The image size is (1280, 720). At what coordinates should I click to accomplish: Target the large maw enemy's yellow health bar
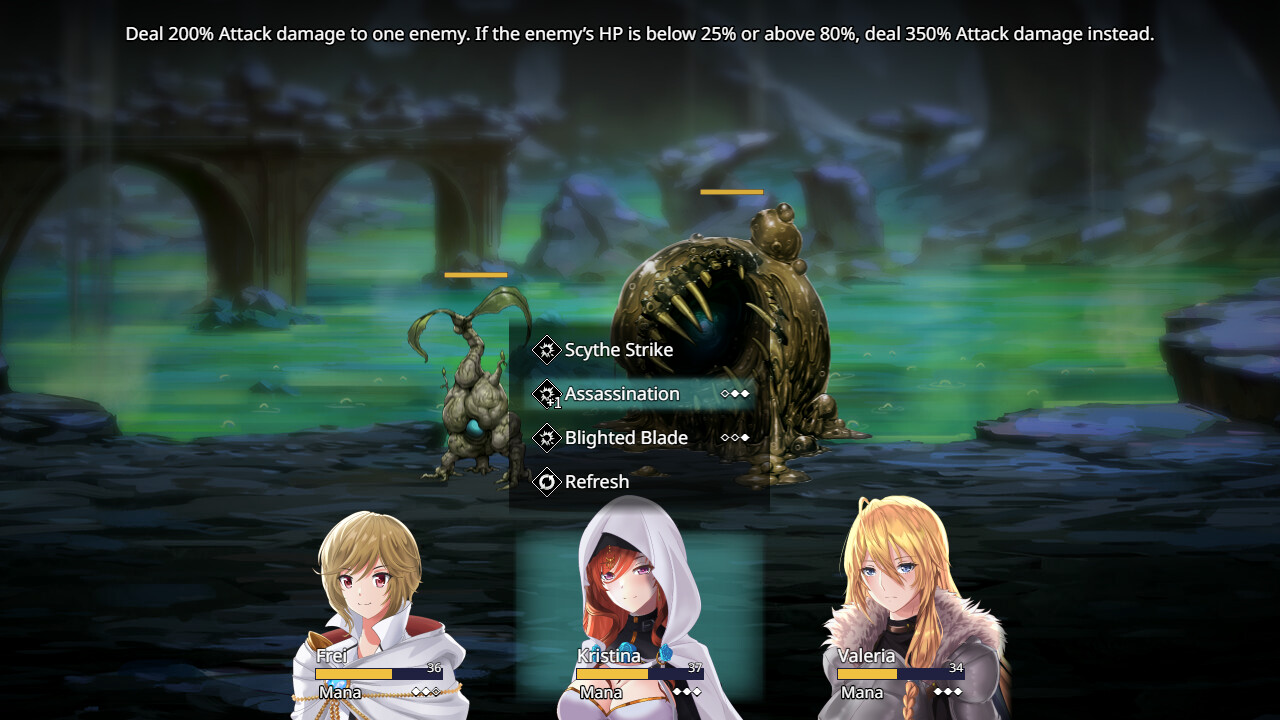point(731,191)
